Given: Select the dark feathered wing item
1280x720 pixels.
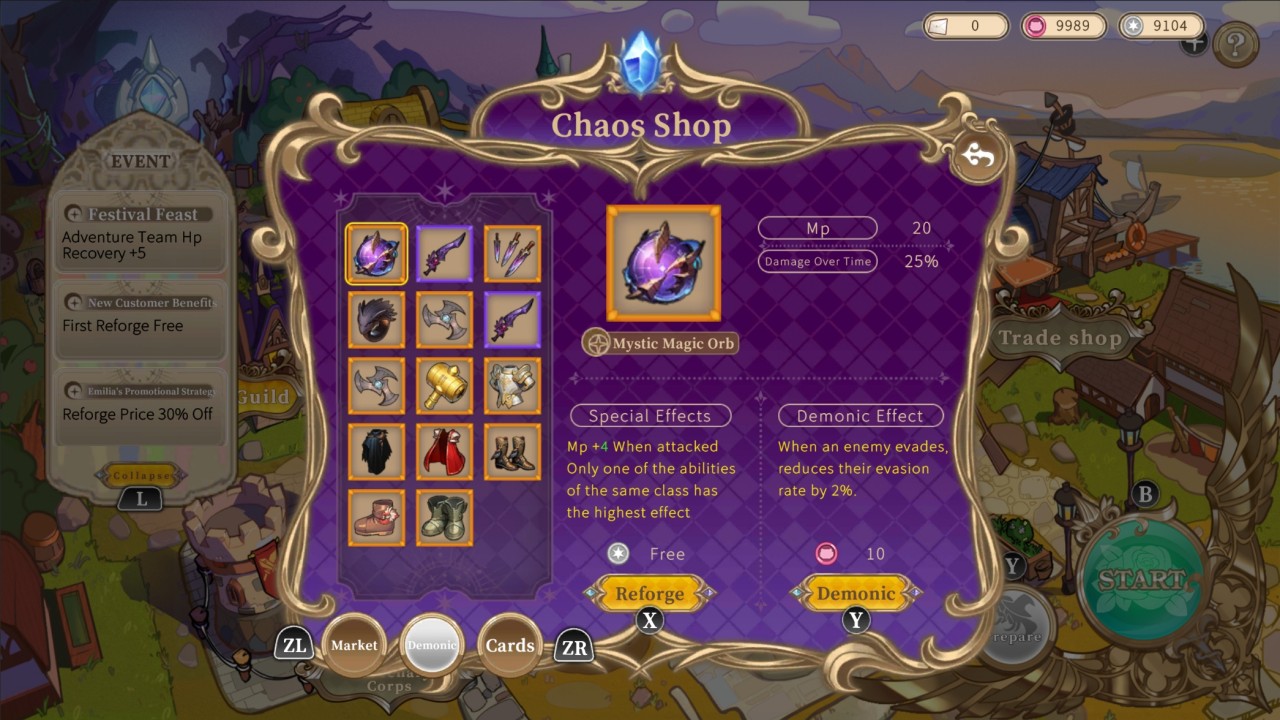Looking at the screenshot, I should point(376,319).
